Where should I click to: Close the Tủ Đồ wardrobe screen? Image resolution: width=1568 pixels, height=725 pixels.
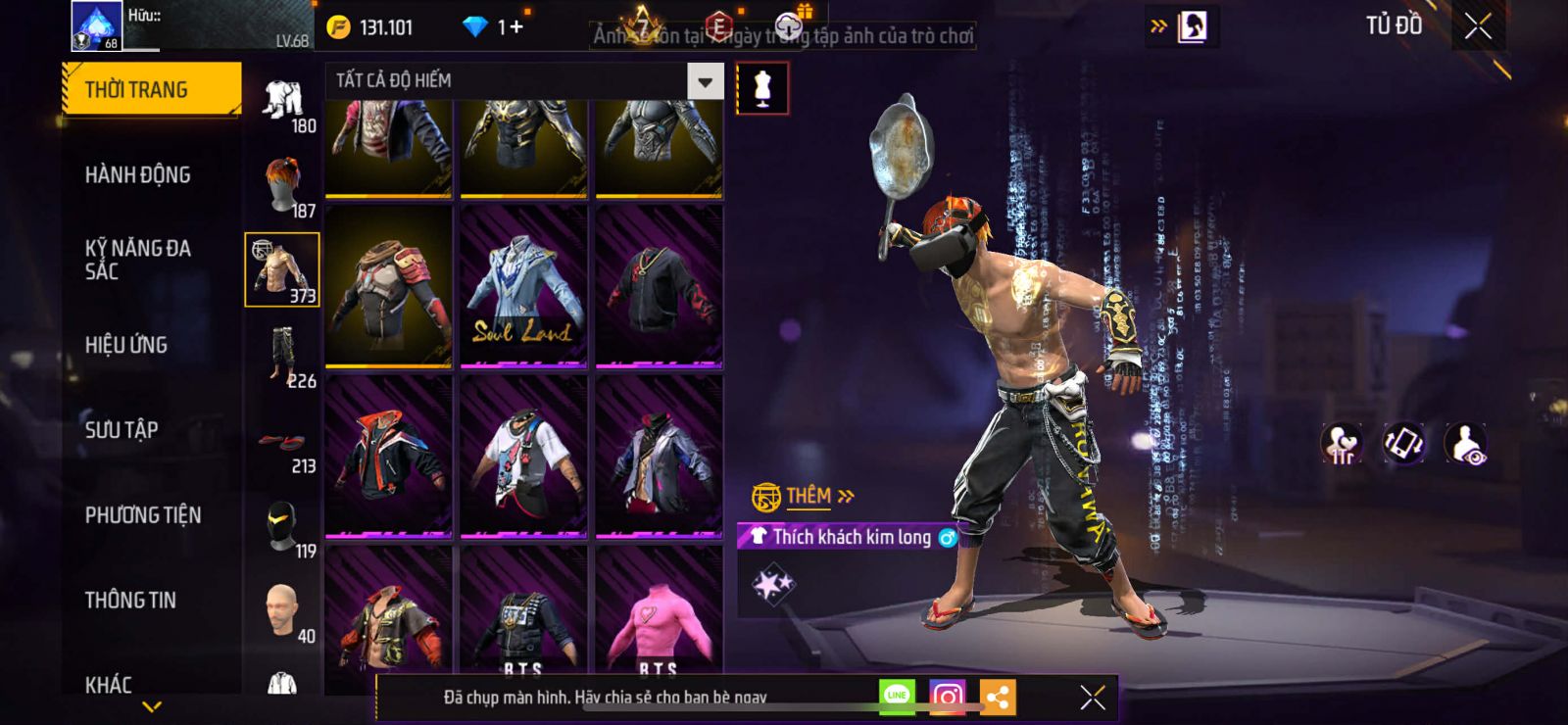tap(1478, 26)
